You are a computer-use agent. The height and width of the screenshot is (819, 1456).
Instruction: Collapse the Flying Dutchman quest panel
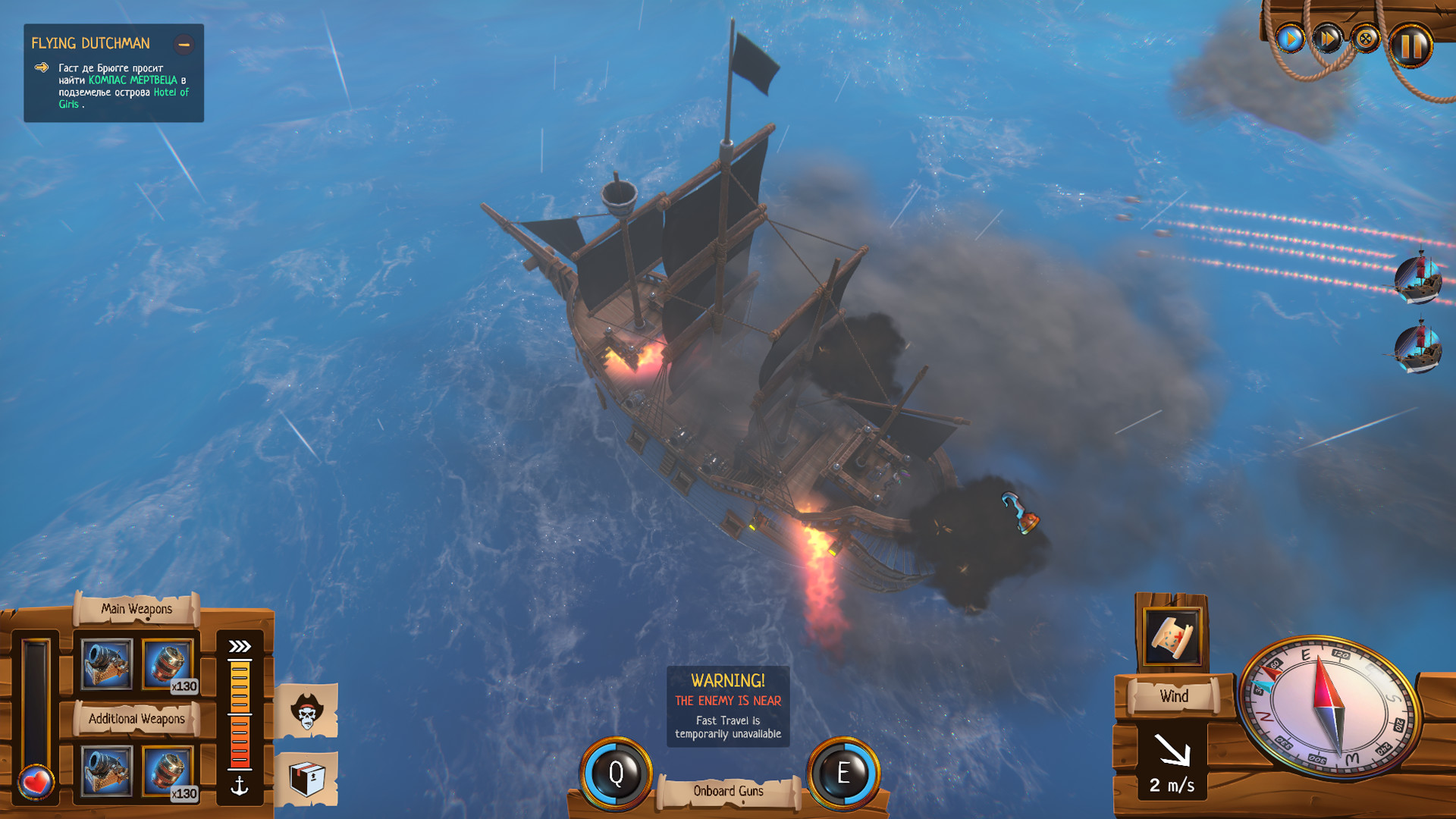[184, 45]
